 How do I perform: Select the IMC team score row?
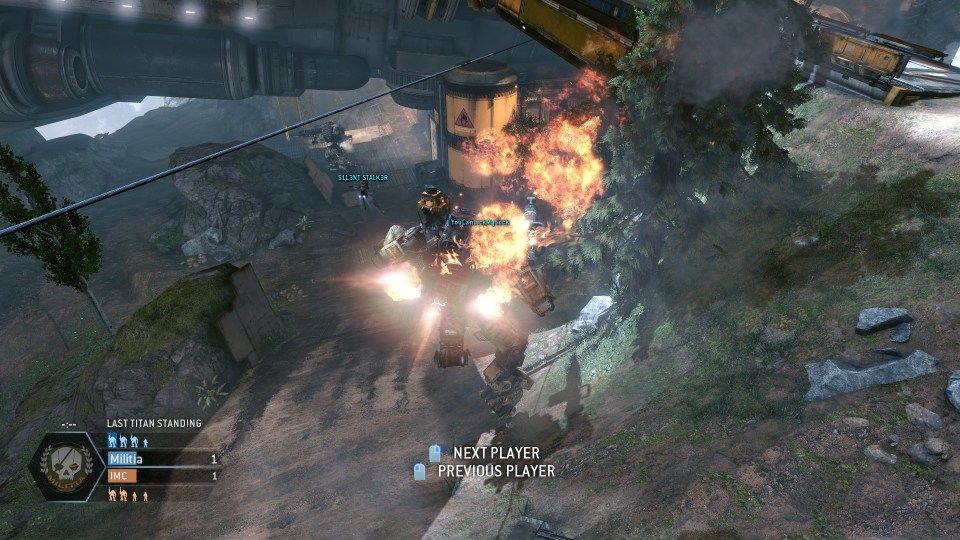[x=163, y=476]
